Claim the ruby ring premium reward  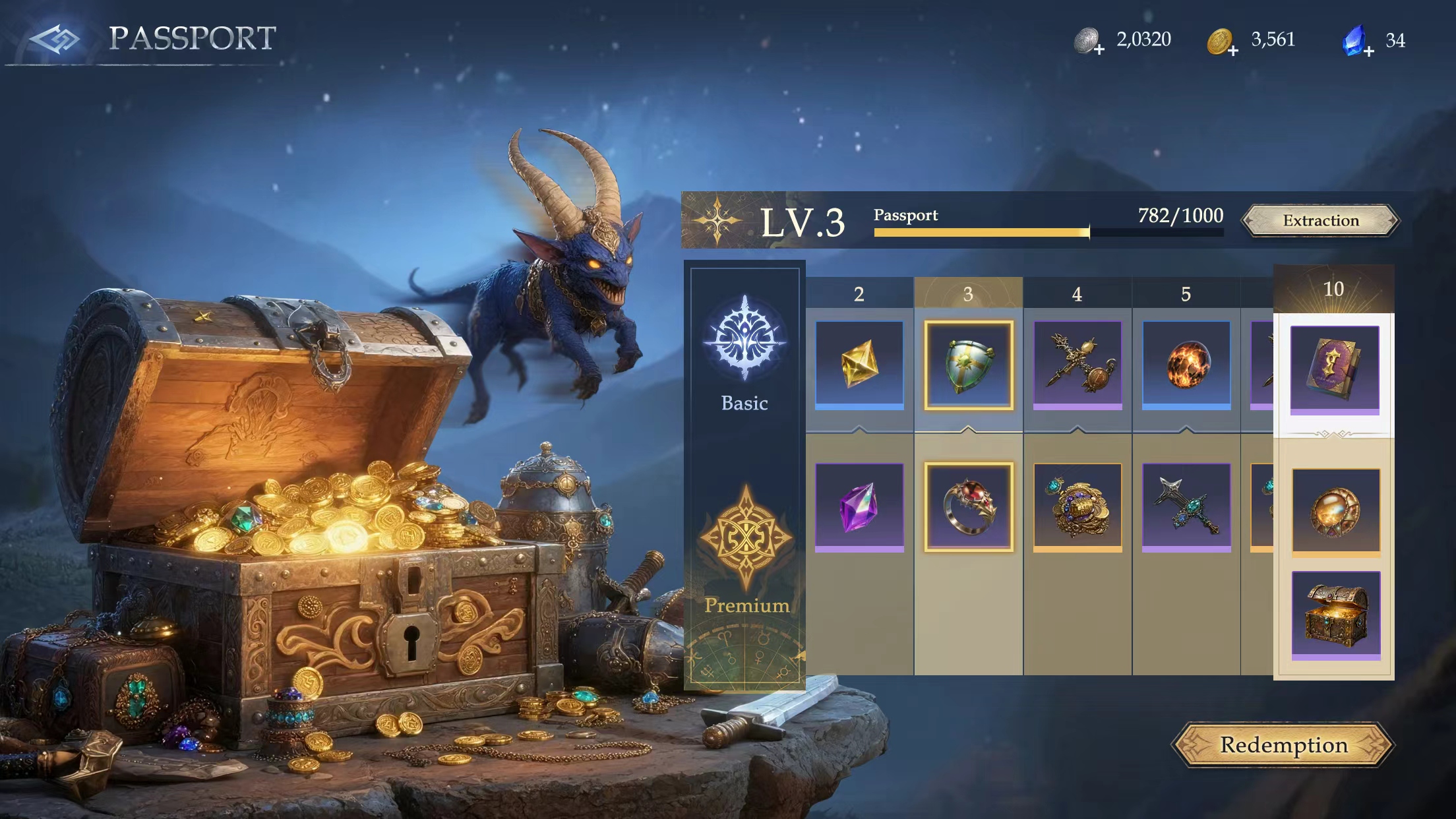[x=968, y=506]
